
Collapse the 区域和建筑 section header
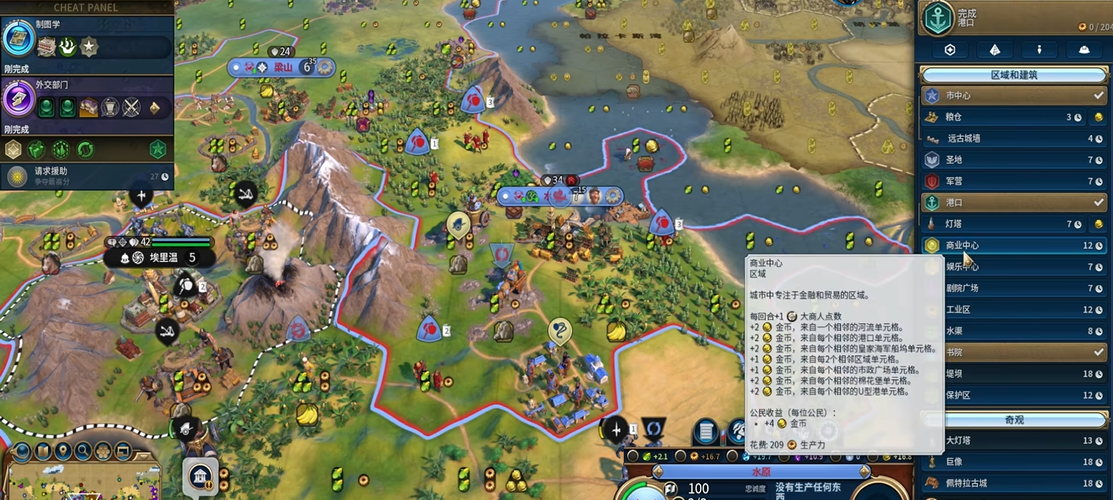click(x=1014, y=75)
